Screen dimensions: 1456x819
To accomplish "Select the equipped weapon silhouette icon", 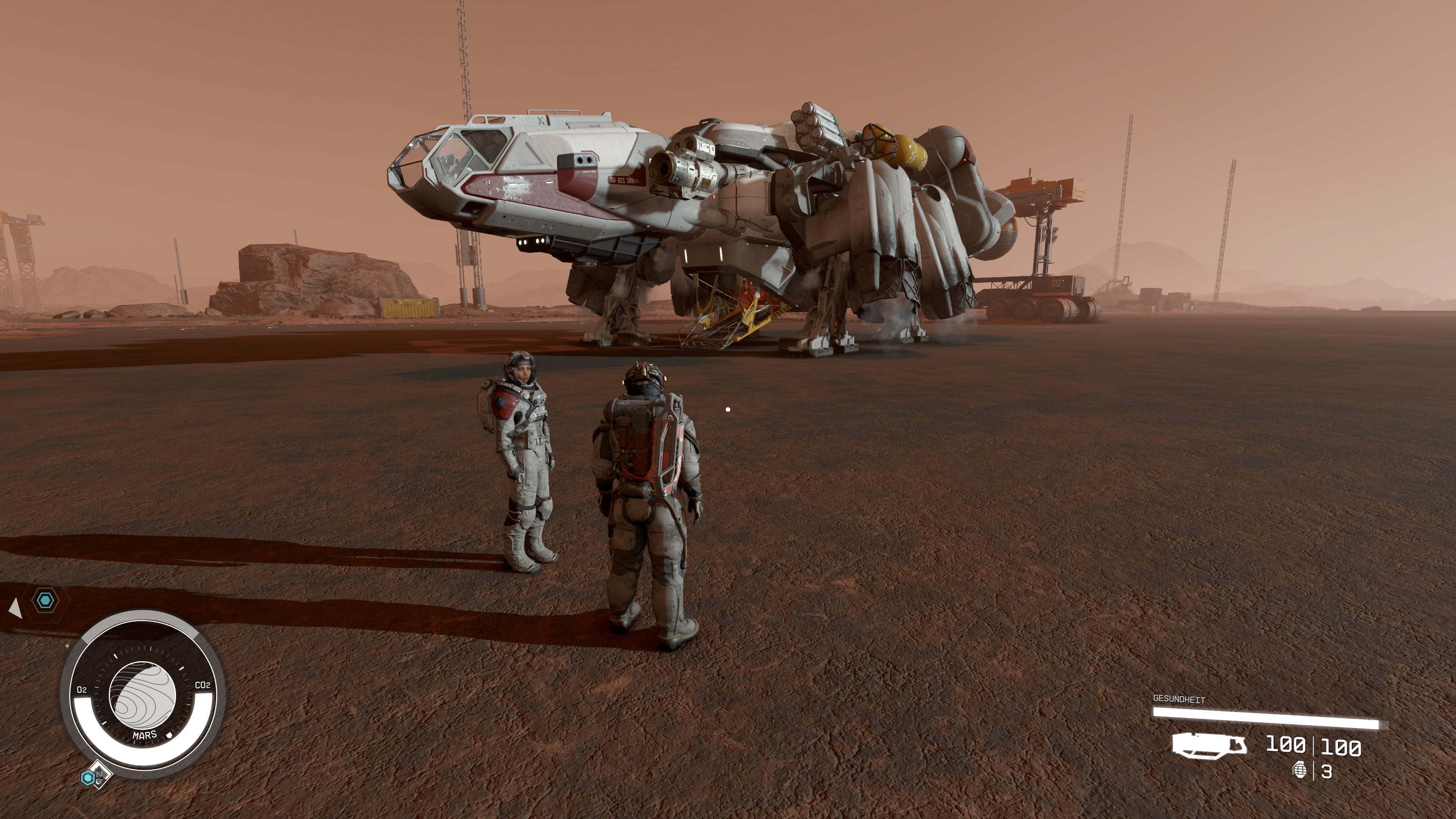I will pyautogui.click(x=1209, y=745).
